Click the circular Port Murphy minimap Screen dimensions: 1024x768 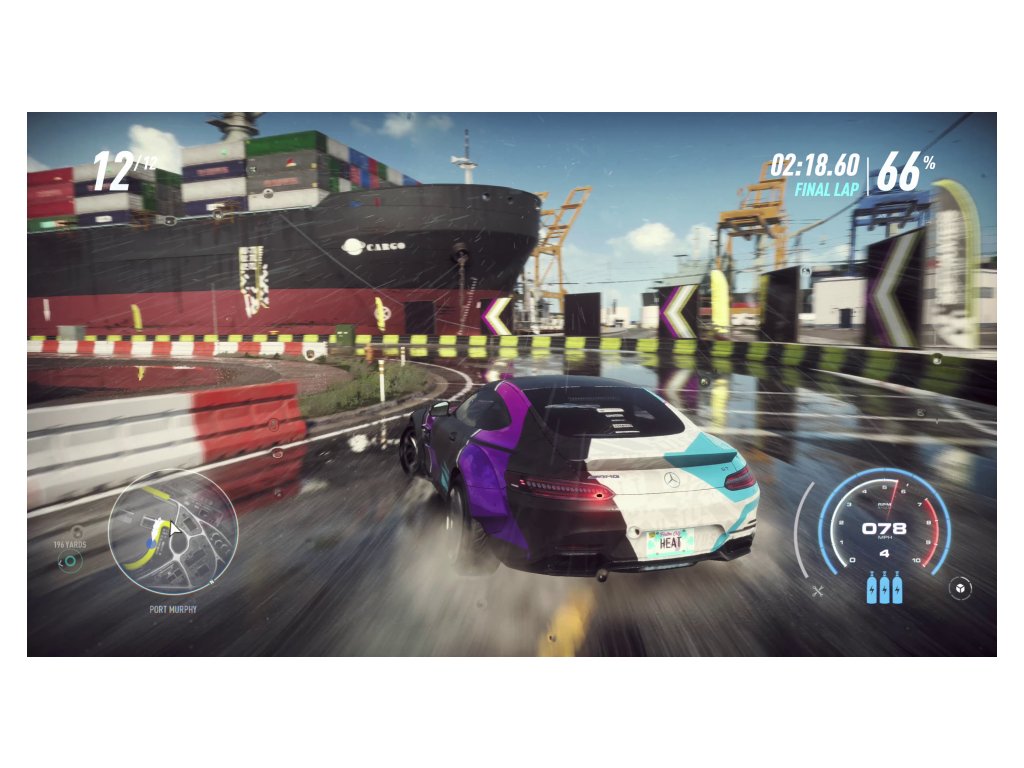pyautogui.click(x=173, y=532)
